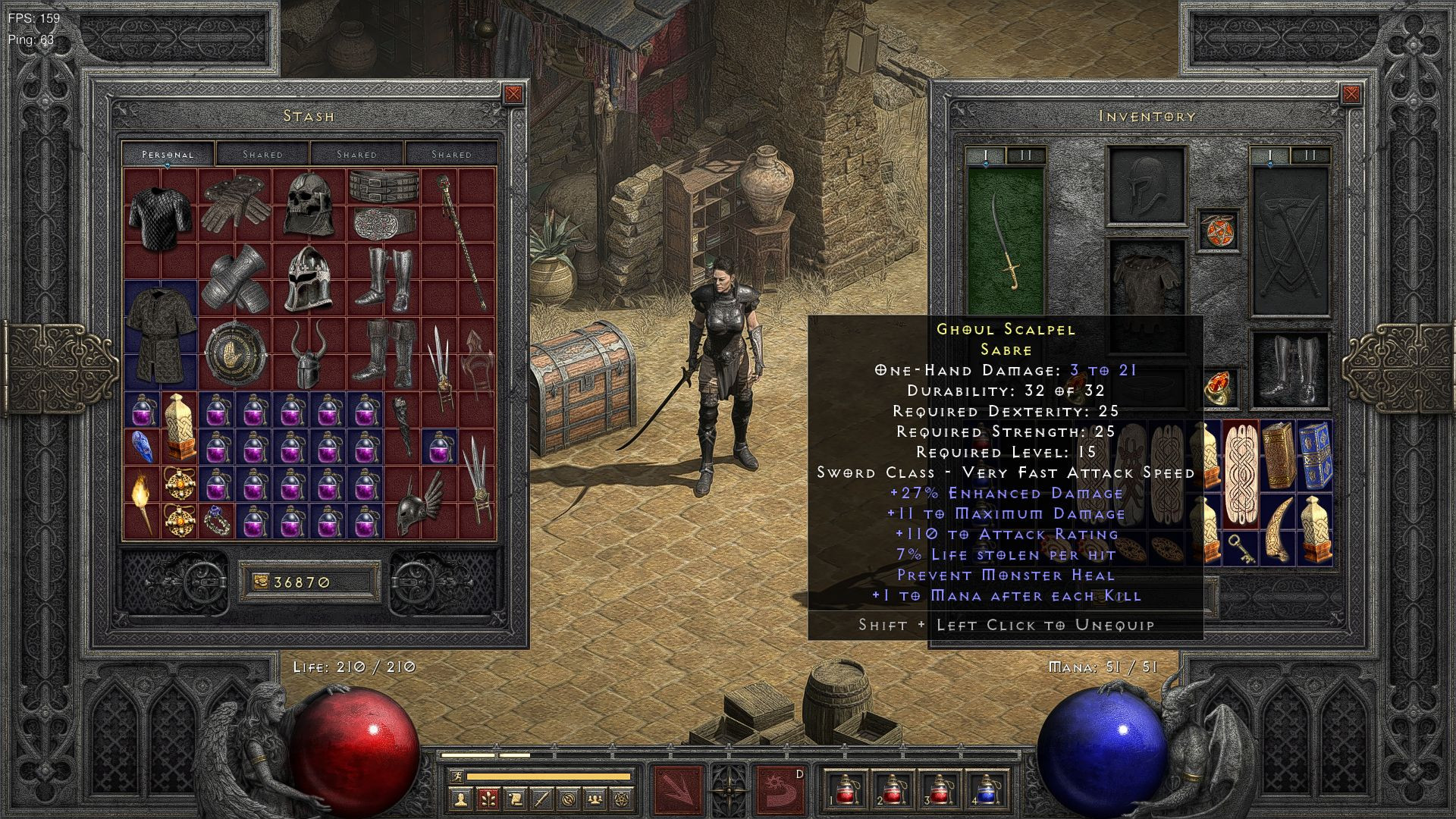Close the Stash panel

pyautogui.click(x=513, y=94)
